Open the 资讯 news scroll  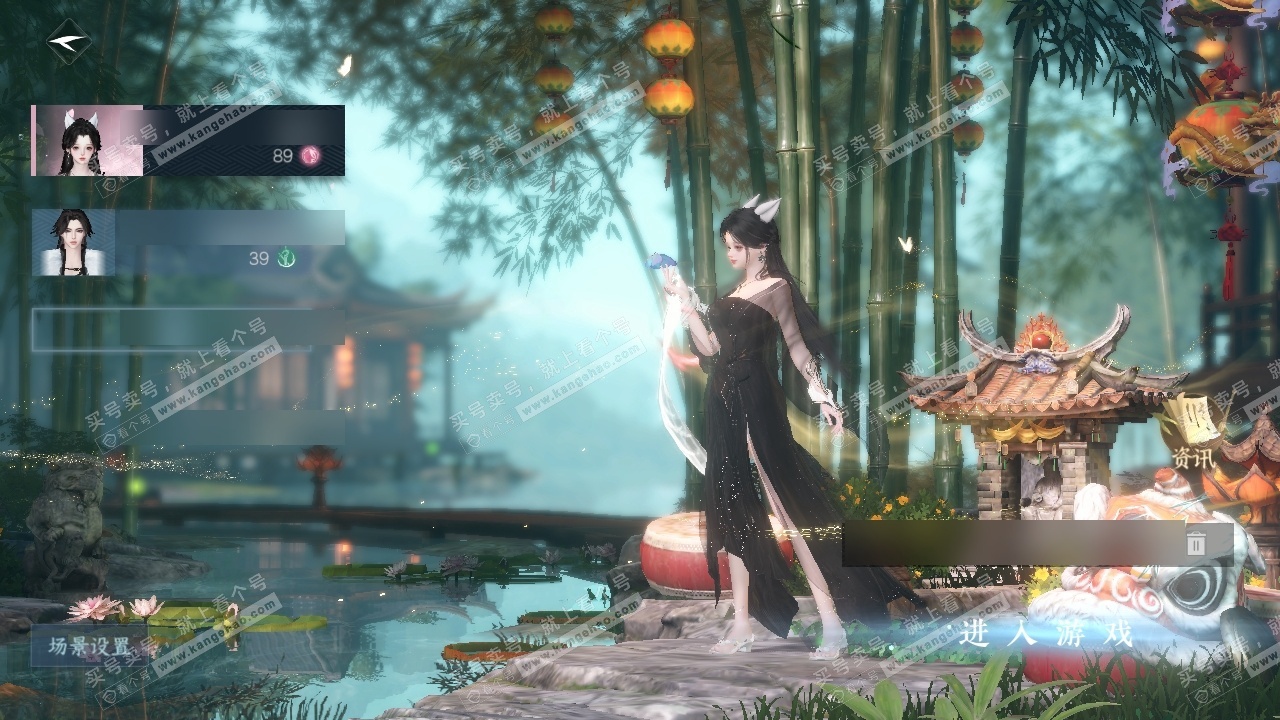pyautogui.click(x=1193, y=436)
